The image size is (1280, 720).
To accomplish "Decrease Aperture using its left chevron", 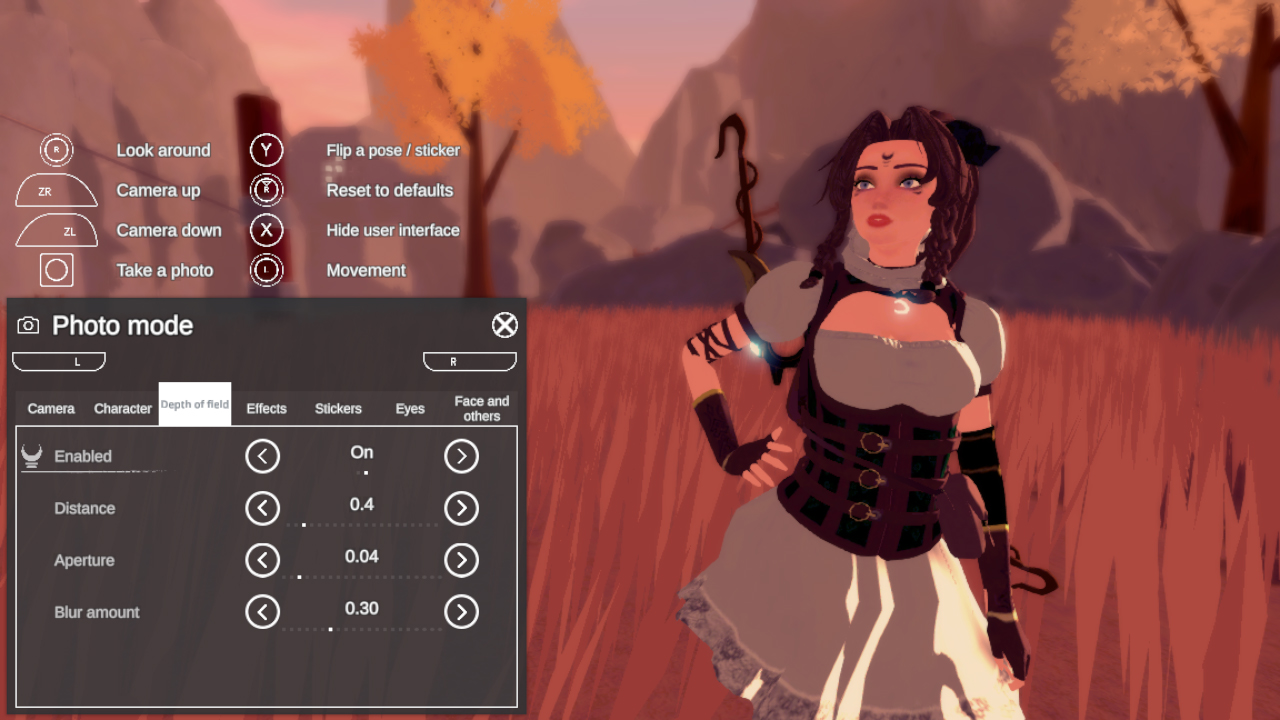I will coord(262,560).
